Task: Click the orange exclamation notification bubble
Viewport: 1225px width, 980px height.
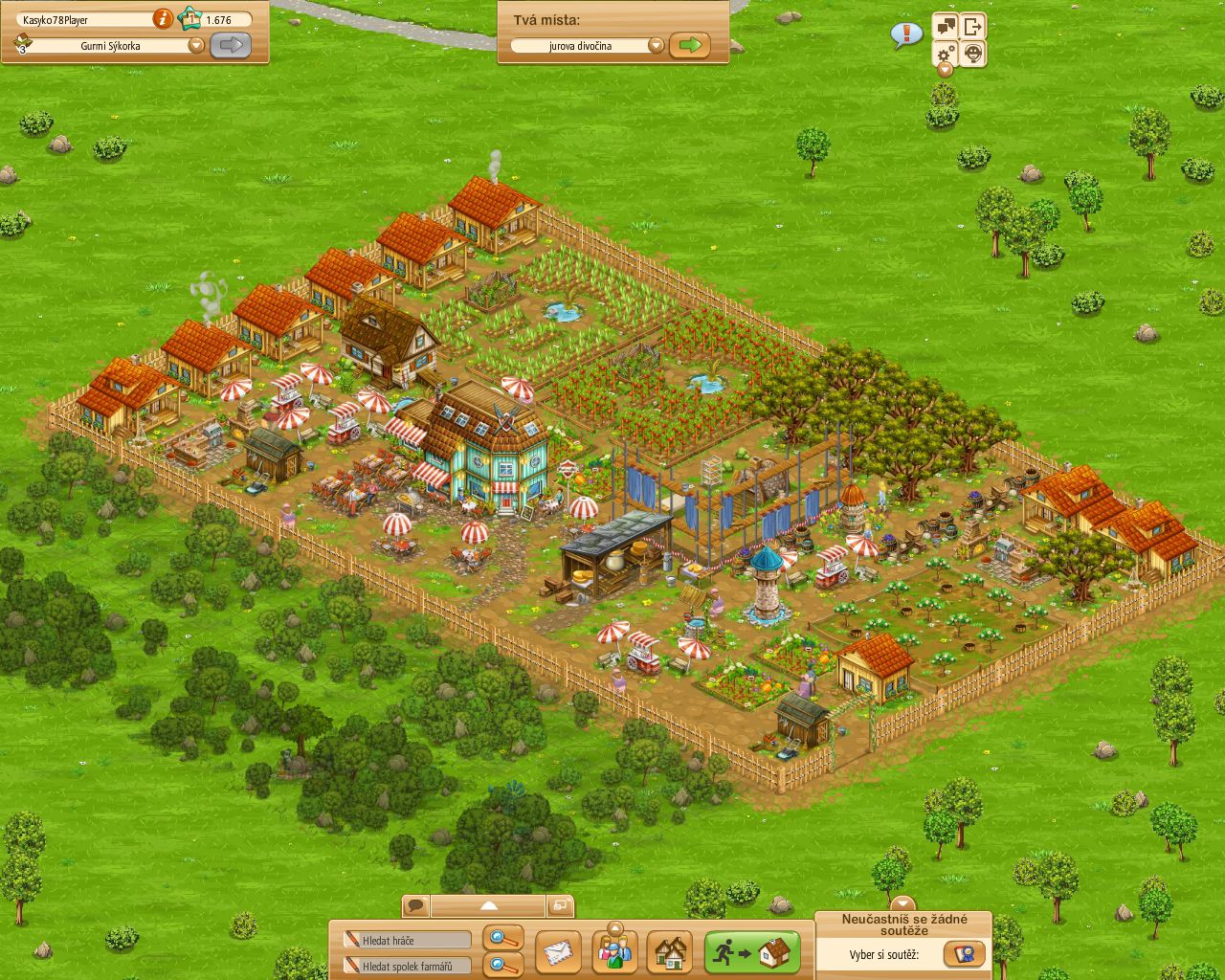Action: click(x=905, y=33)
